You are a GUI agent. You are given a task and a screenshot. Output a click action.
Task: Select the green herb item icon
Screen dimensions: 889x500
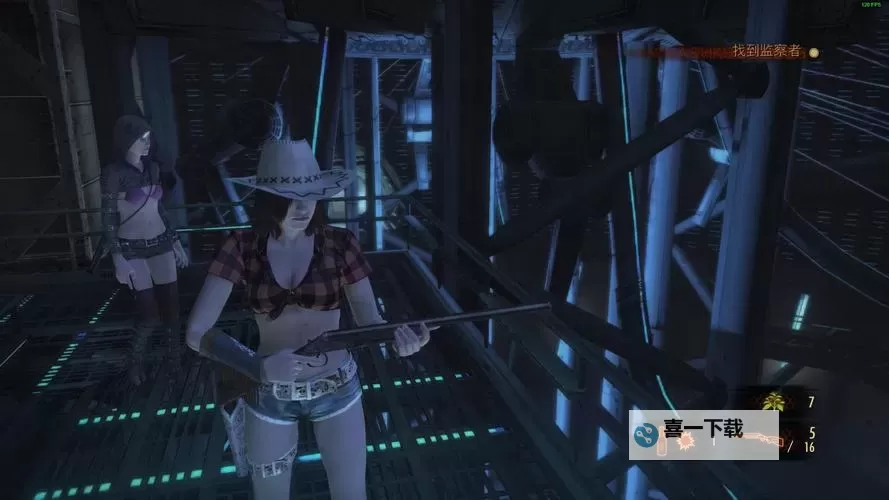pos(773,402)
